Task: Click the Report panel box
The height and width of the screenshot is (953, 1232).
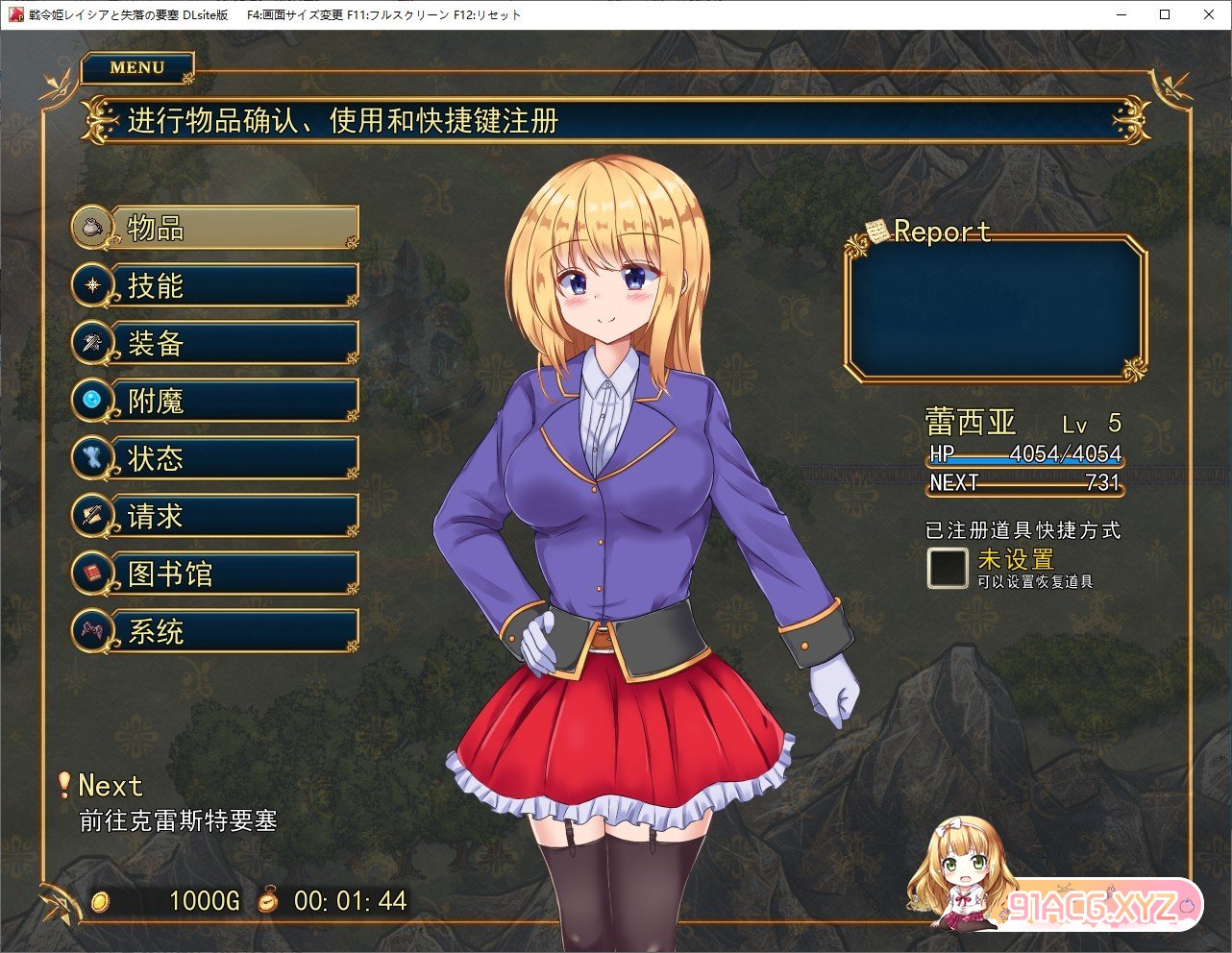Action: coord(996,309)
